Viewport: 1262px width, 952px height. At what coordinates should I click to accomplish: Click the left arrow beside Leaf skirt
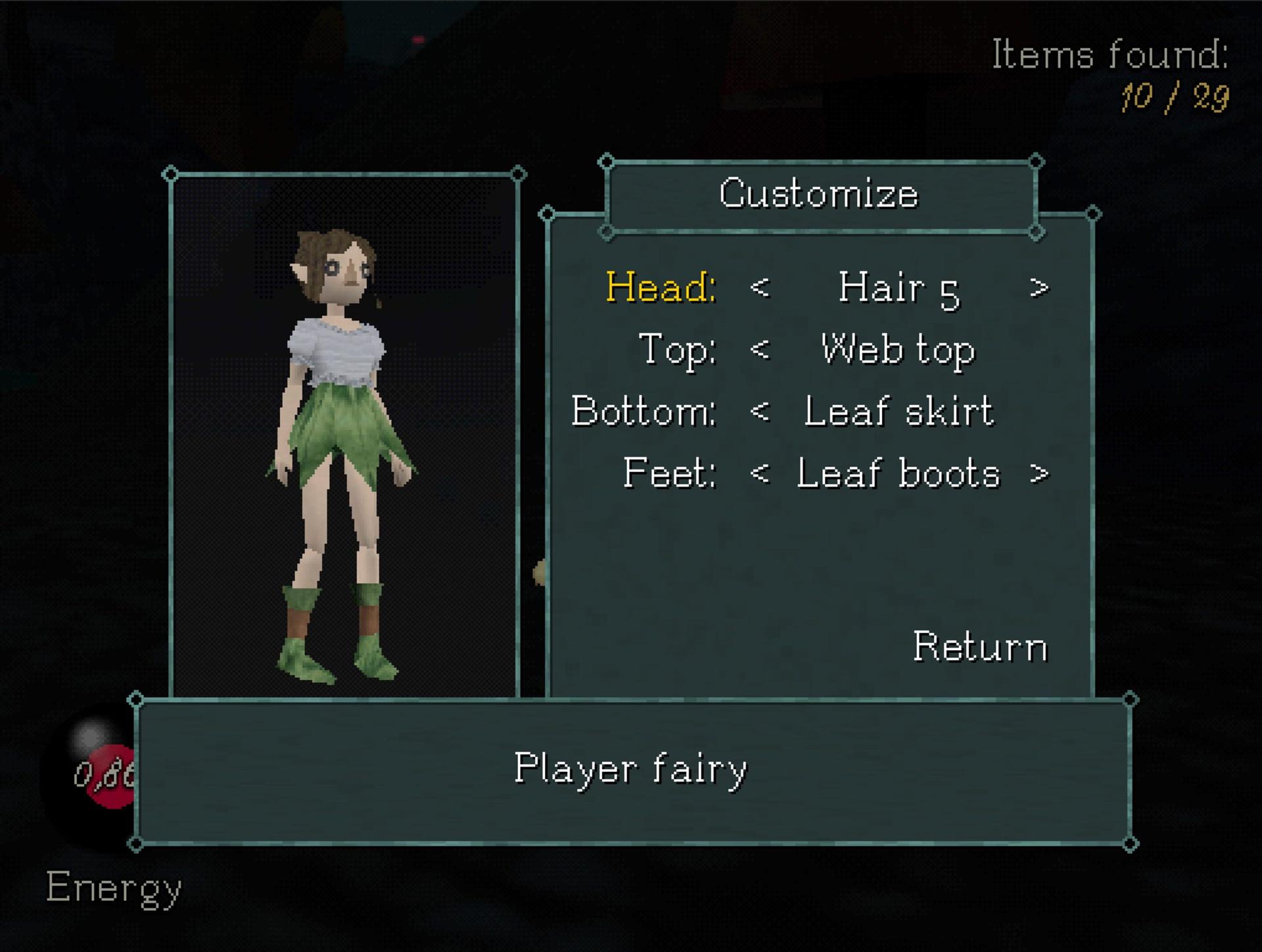760,412
